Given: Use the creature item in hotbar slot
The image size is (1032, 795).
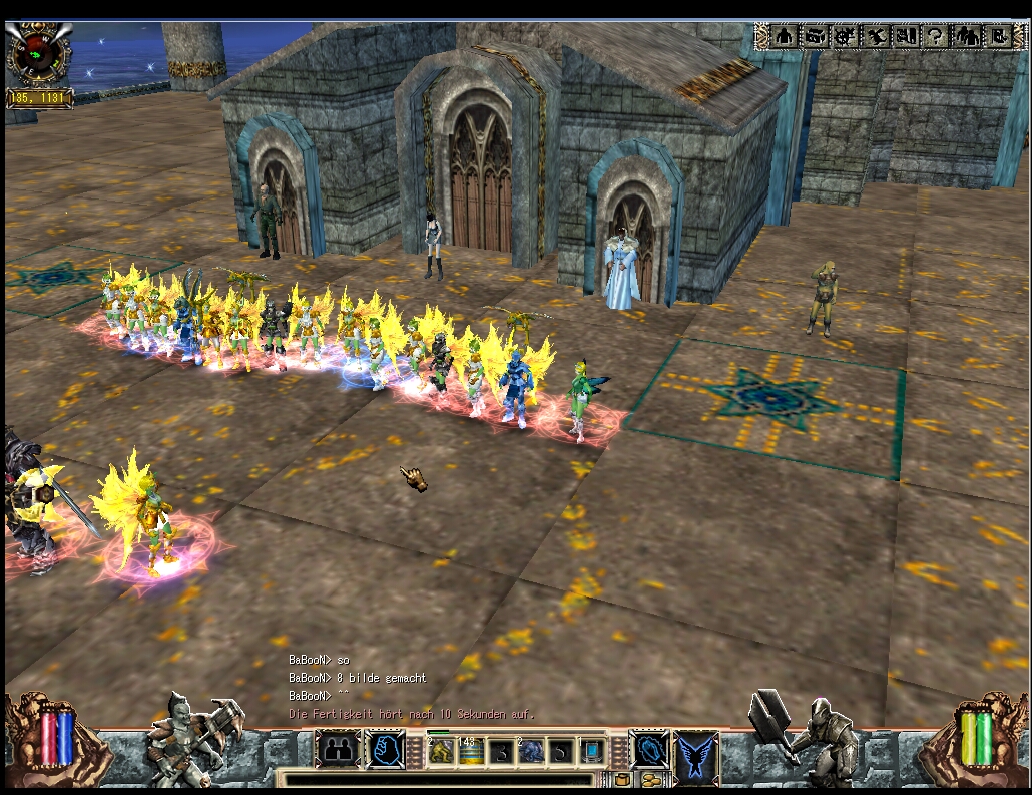Looking at the screenshot, I should tap(441, 751).
